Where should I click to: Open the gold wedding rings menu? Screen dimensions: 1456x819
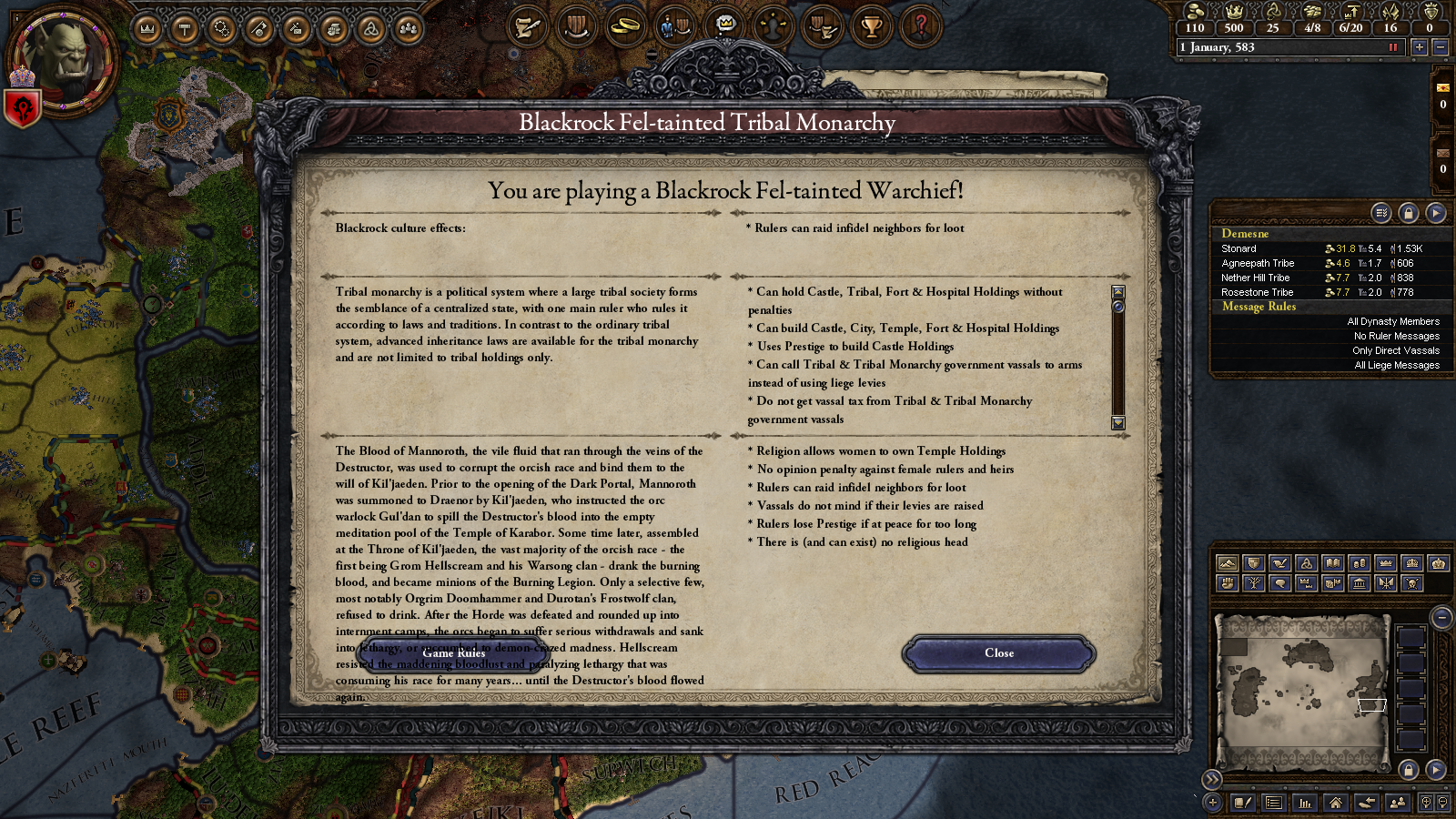625,27
